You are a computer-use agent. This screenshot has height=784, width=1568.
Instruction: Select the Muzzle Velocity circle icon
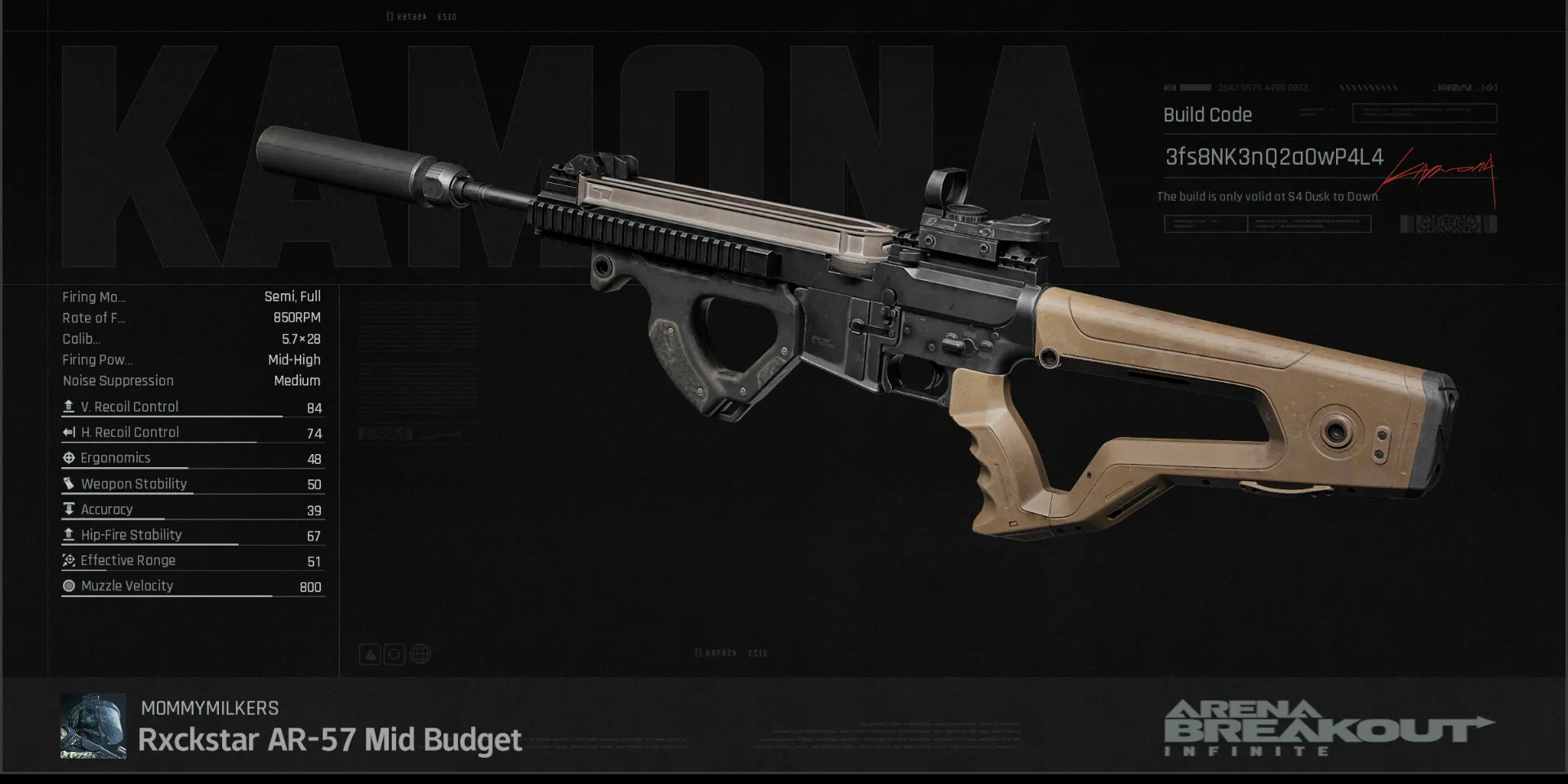pyautogui.click(x=69, y=586)
